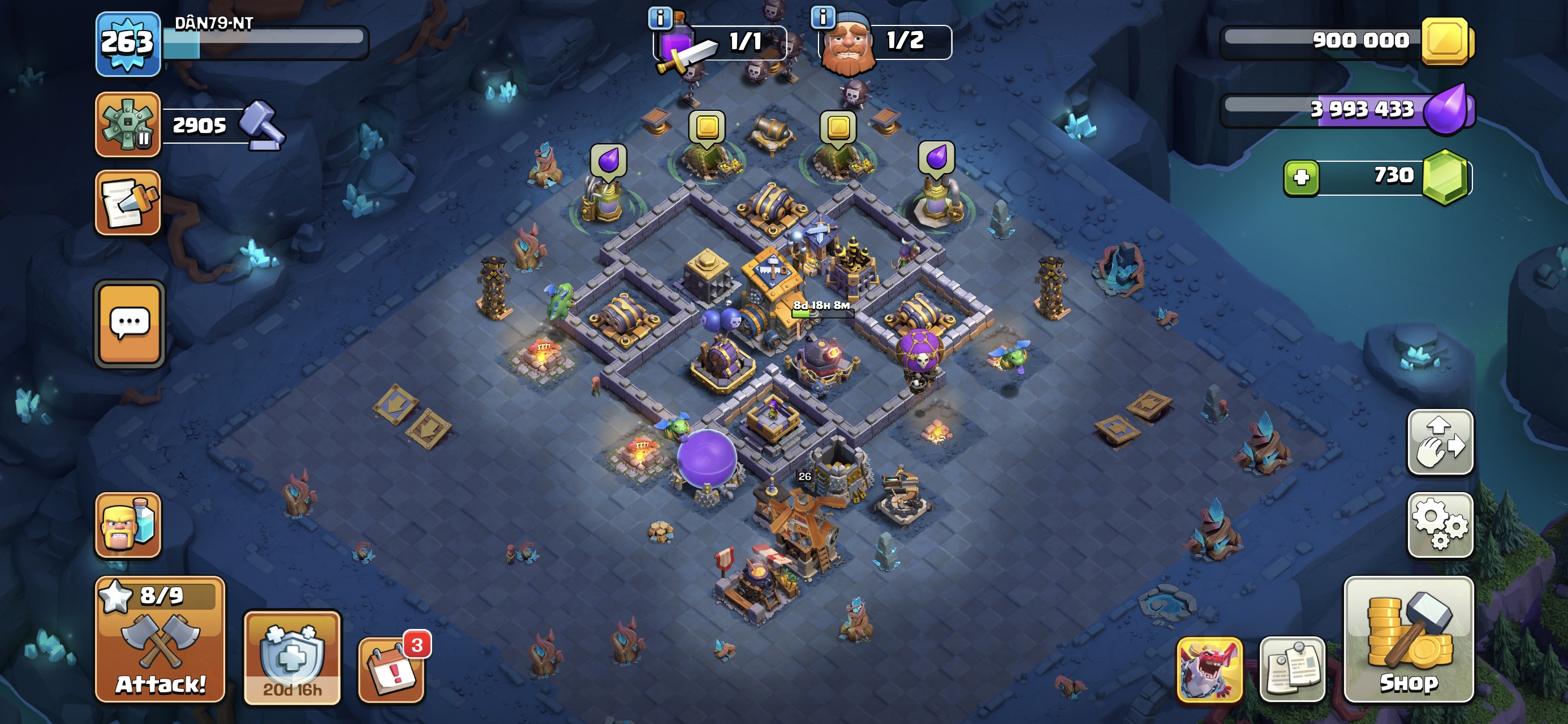This screenshot has height=724, width=1568.
Task: Toggle the hand and arrows layout button
Action: coord(1440,442)
